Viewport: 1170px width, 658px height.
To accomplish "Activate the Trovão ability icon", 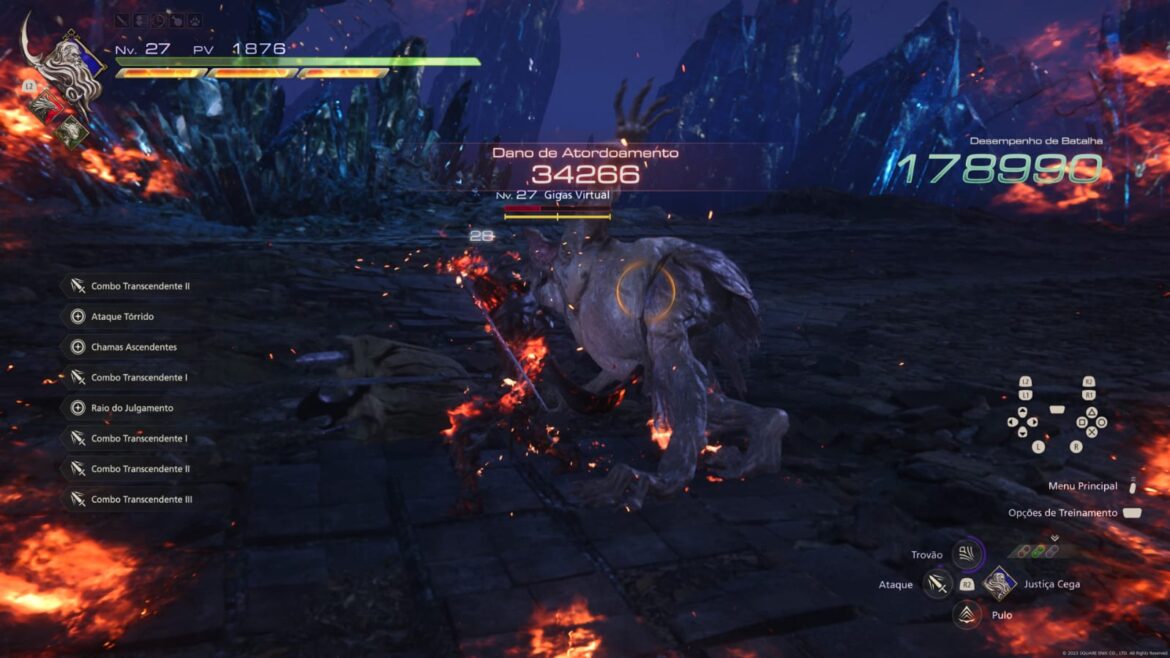I will click(967, 554).
